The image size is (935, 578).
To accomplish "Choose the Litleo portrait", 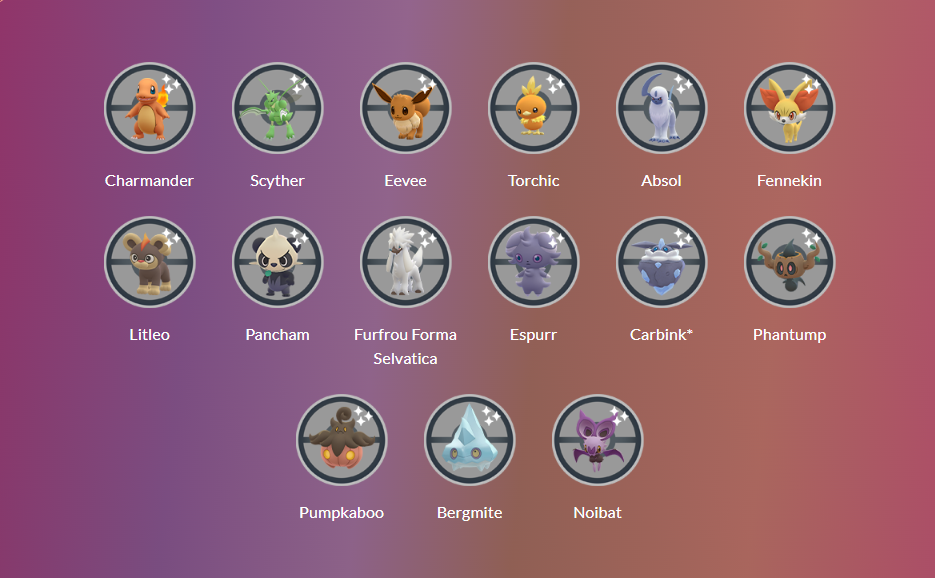I will [x=149, y=262].
